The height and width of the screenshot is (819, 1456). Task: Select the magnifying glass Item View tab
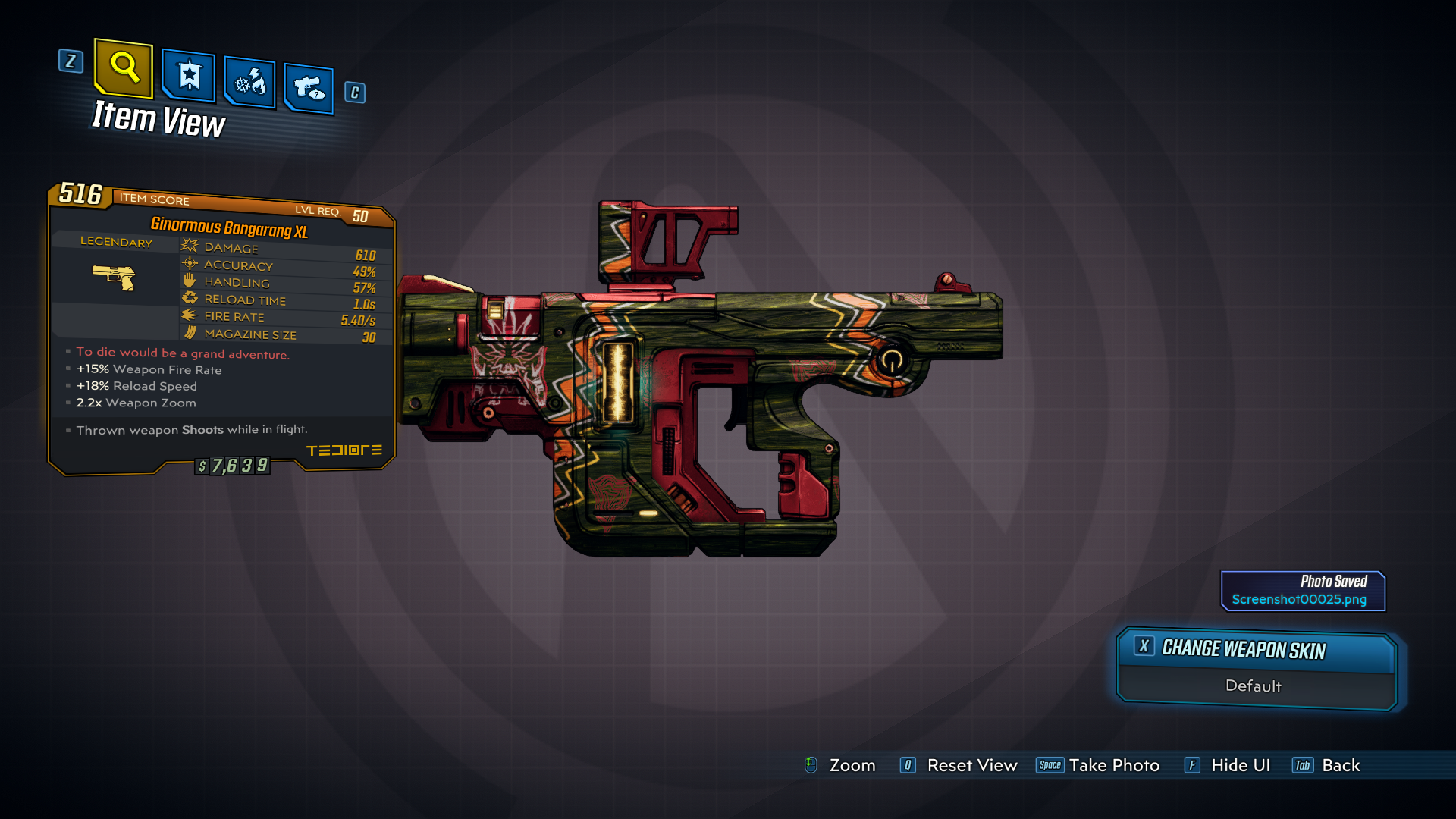[x=124, y=69]
